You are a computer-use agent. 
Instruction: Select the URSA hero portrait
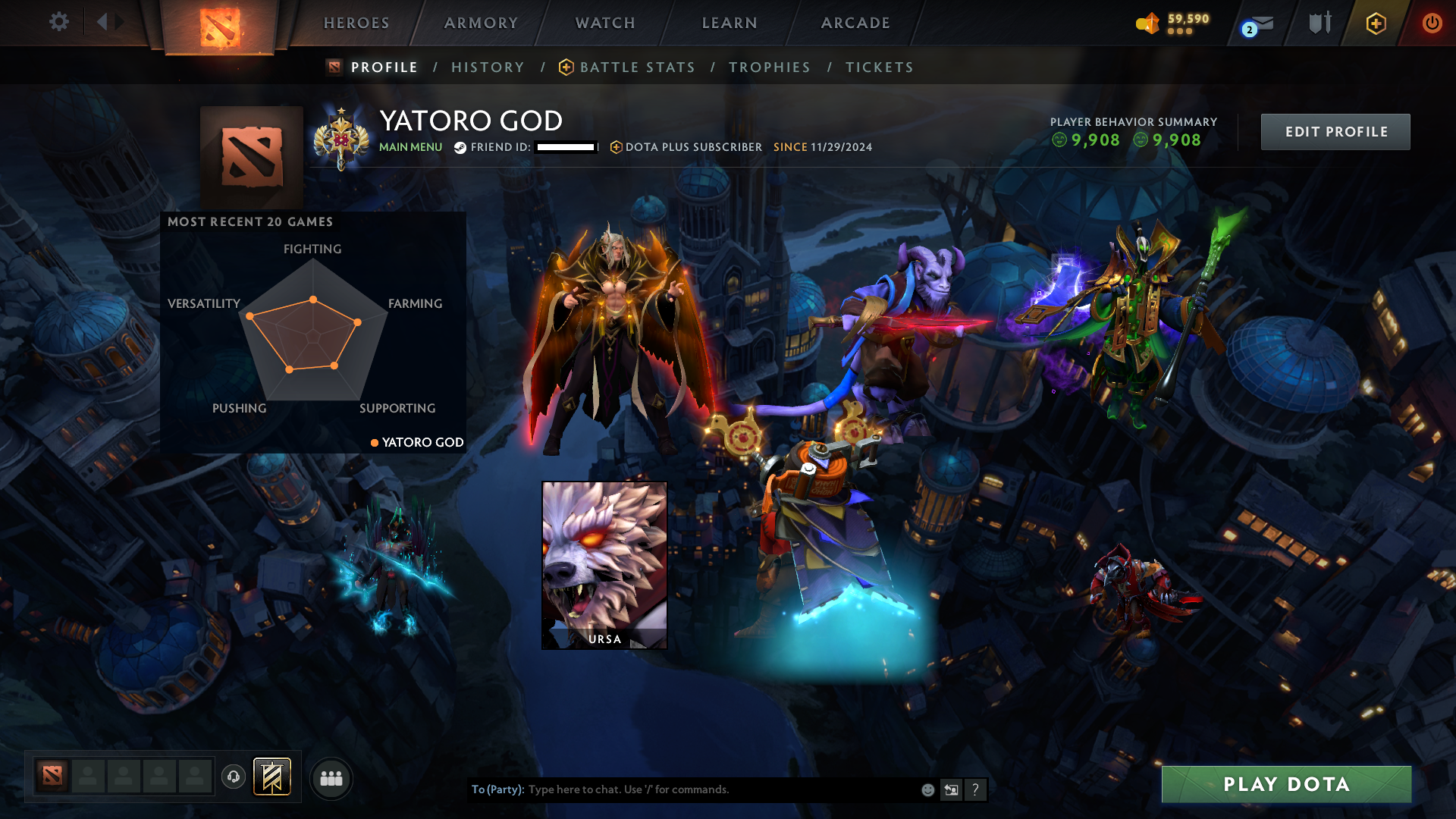pos(604,564)
